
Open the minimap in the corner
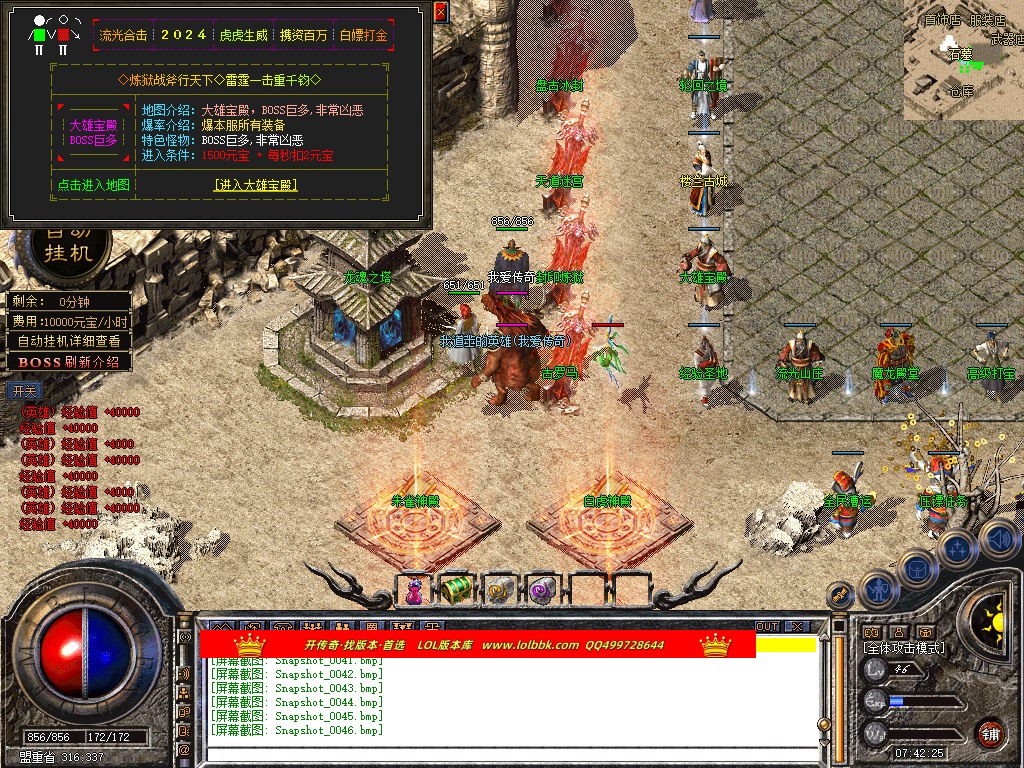tap(963, 60)
